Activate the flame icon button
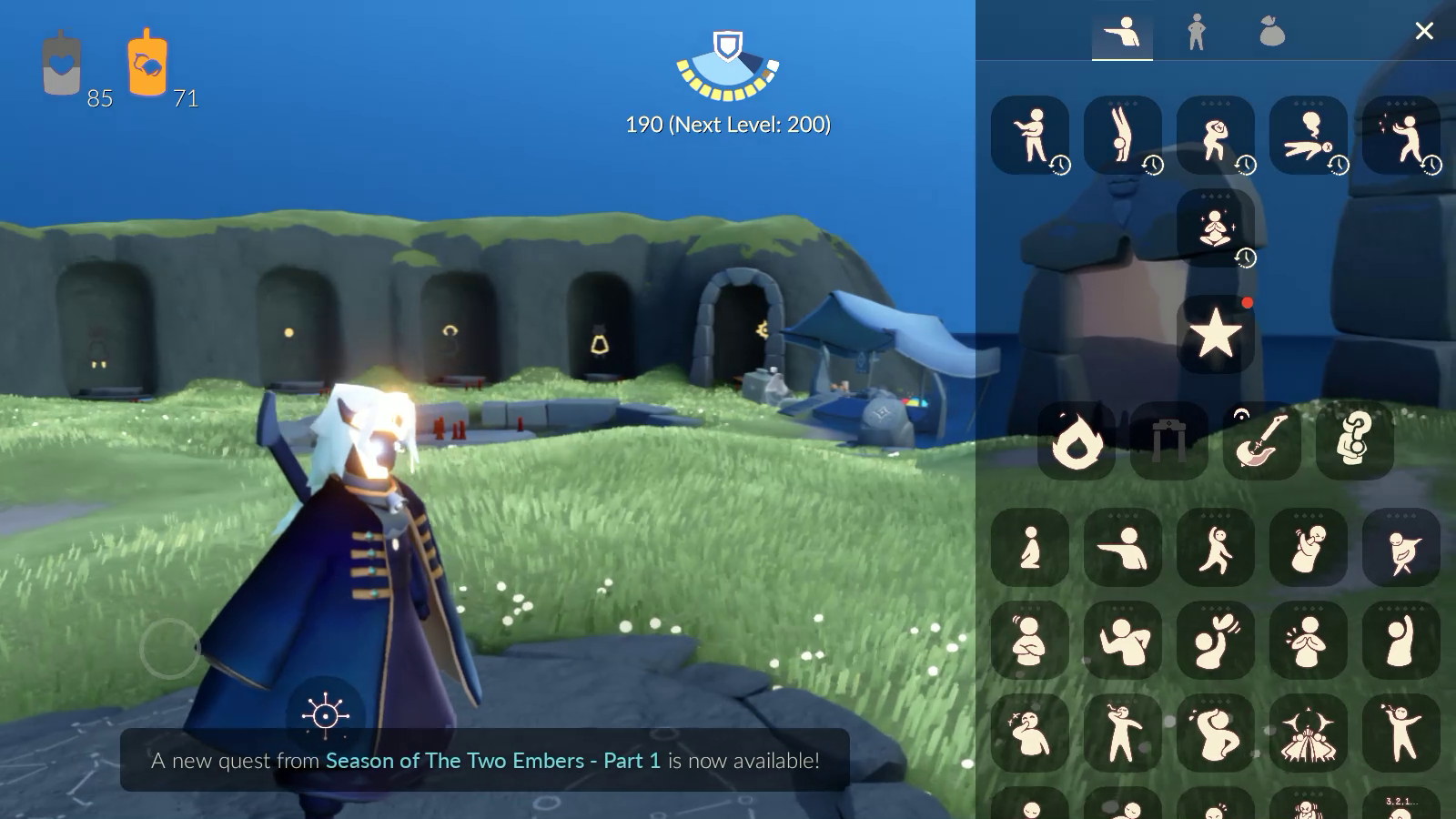Viewport: 1456px width, 819px height. (1076, 441)
